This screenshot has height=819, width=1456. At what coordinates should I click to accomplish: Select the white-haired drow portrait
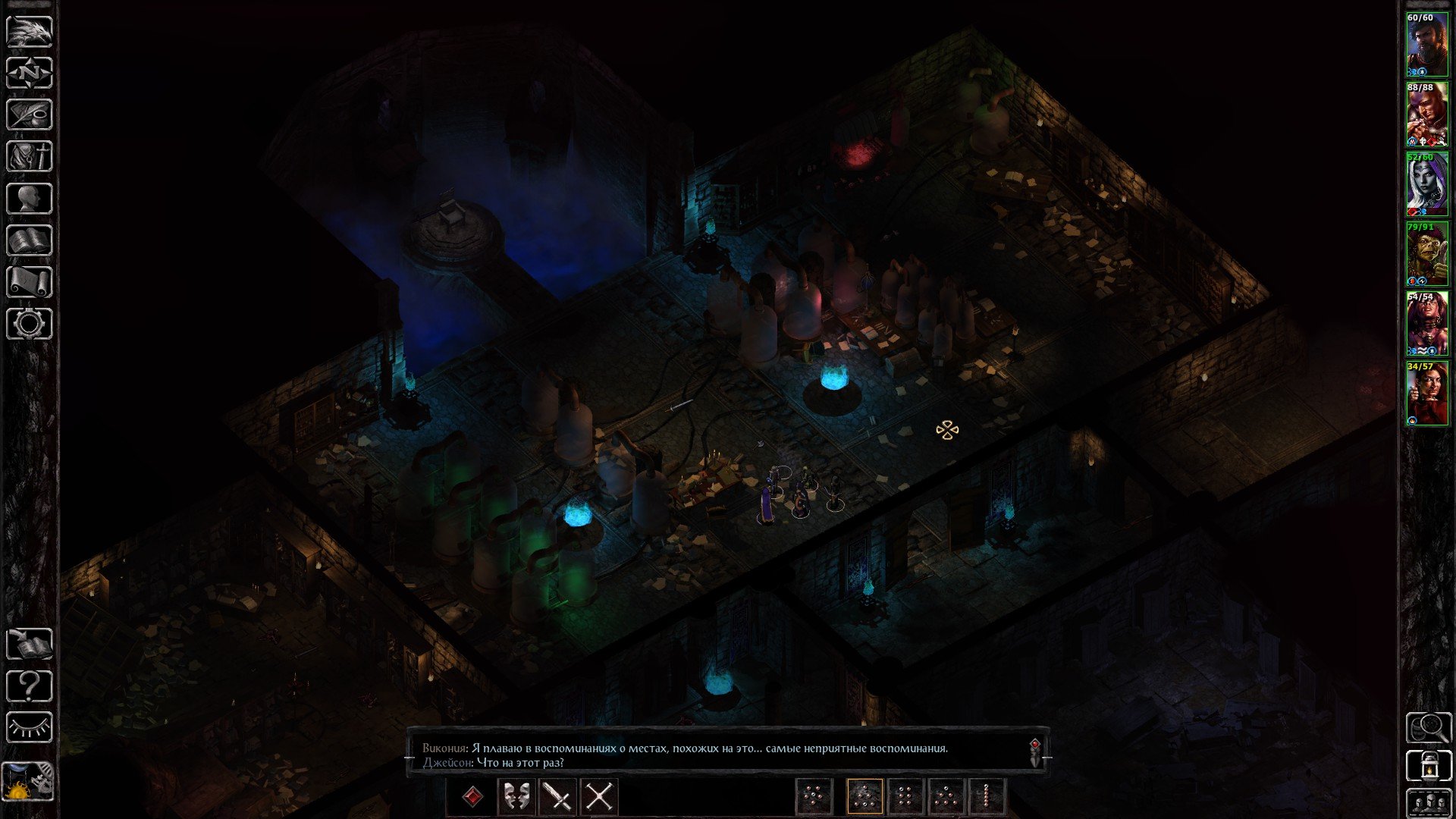(x=1426, y=184)
